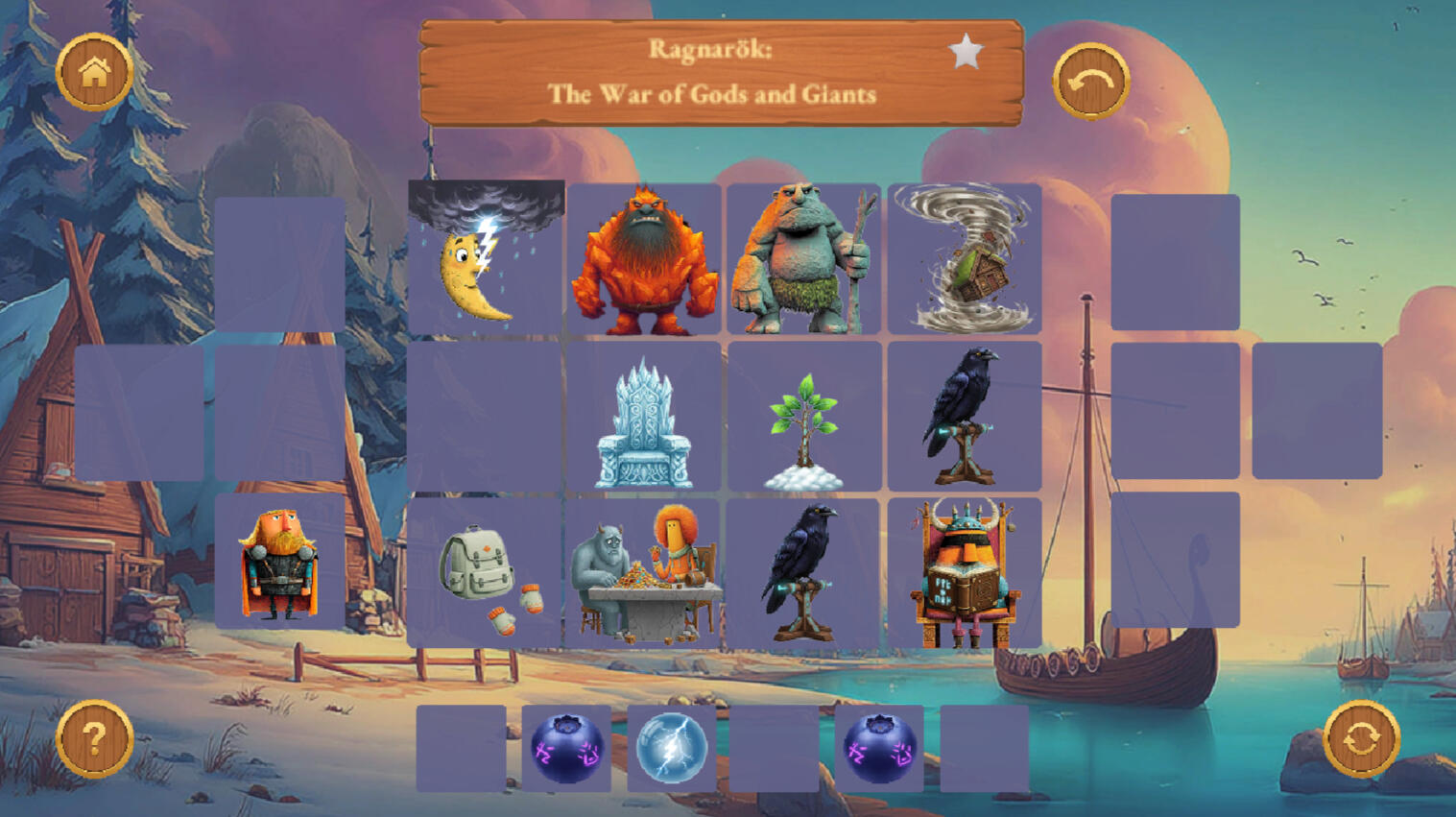Undo the last move
Viewport: 1456px width, 817px height.
click(x=1090, y=82)
